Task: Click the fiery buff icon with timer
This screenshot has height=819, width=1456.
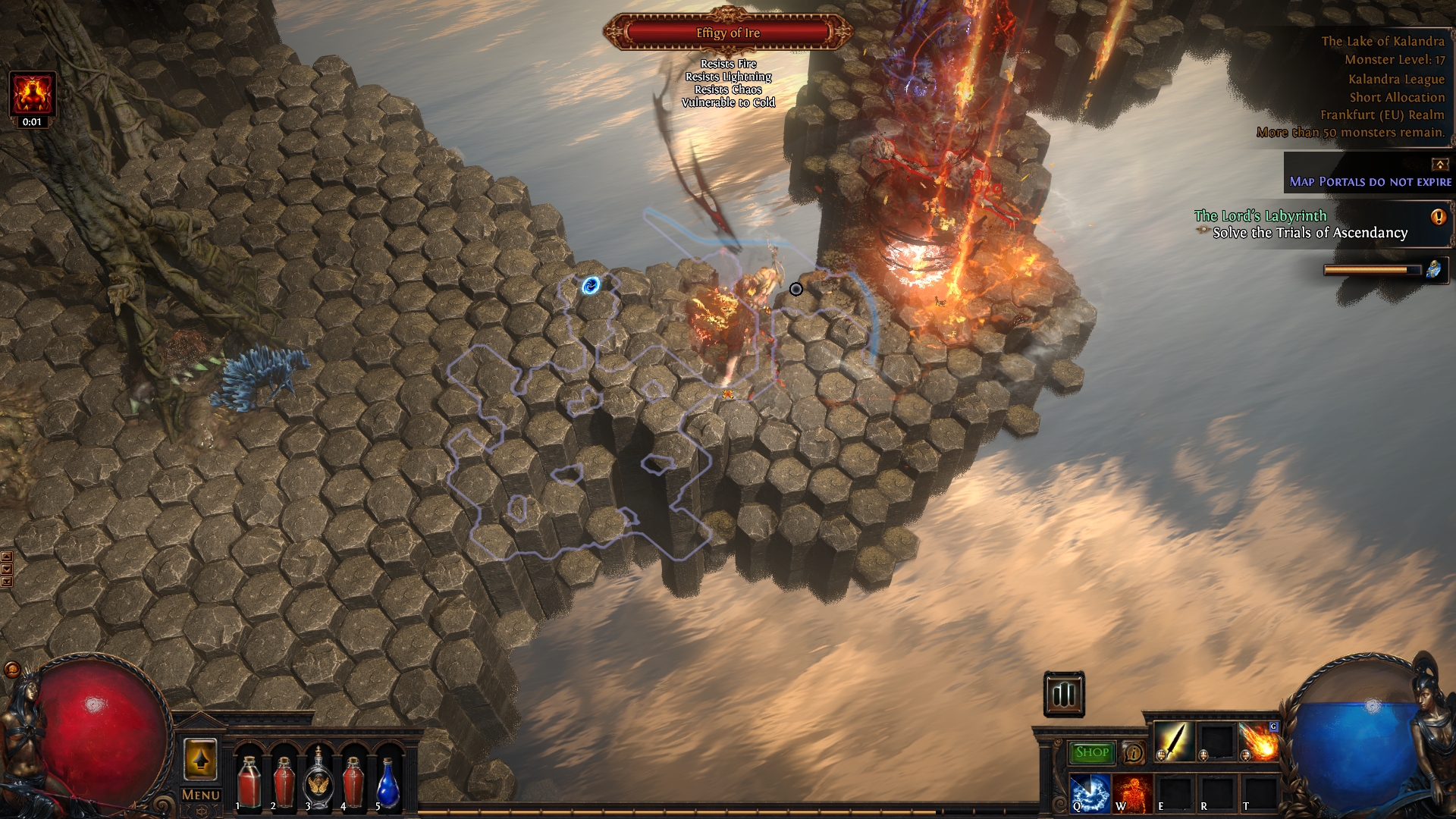Action: click(33, 94)
